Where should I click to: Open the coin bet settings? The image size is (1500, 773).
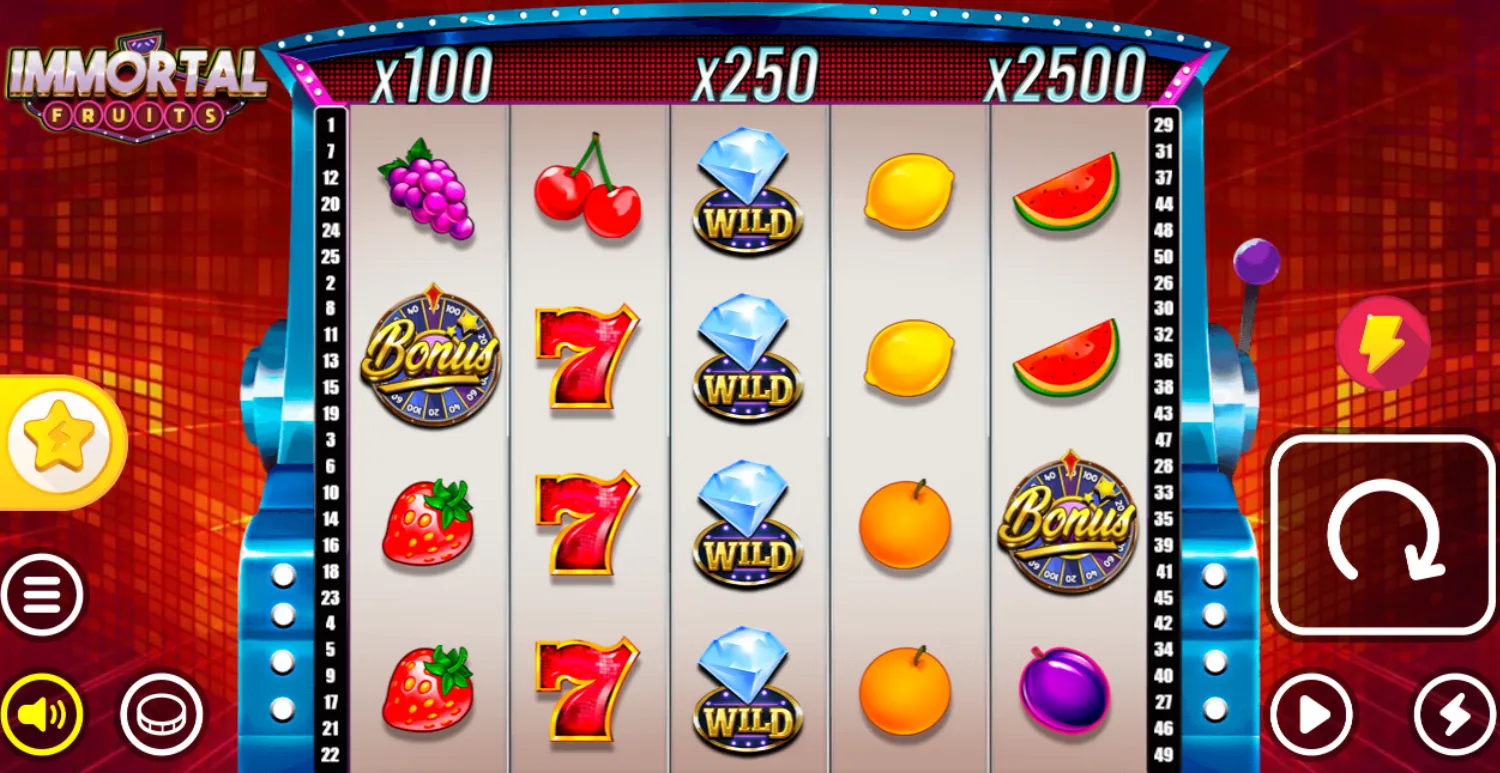pyautogui.click(x=161, y=714)
